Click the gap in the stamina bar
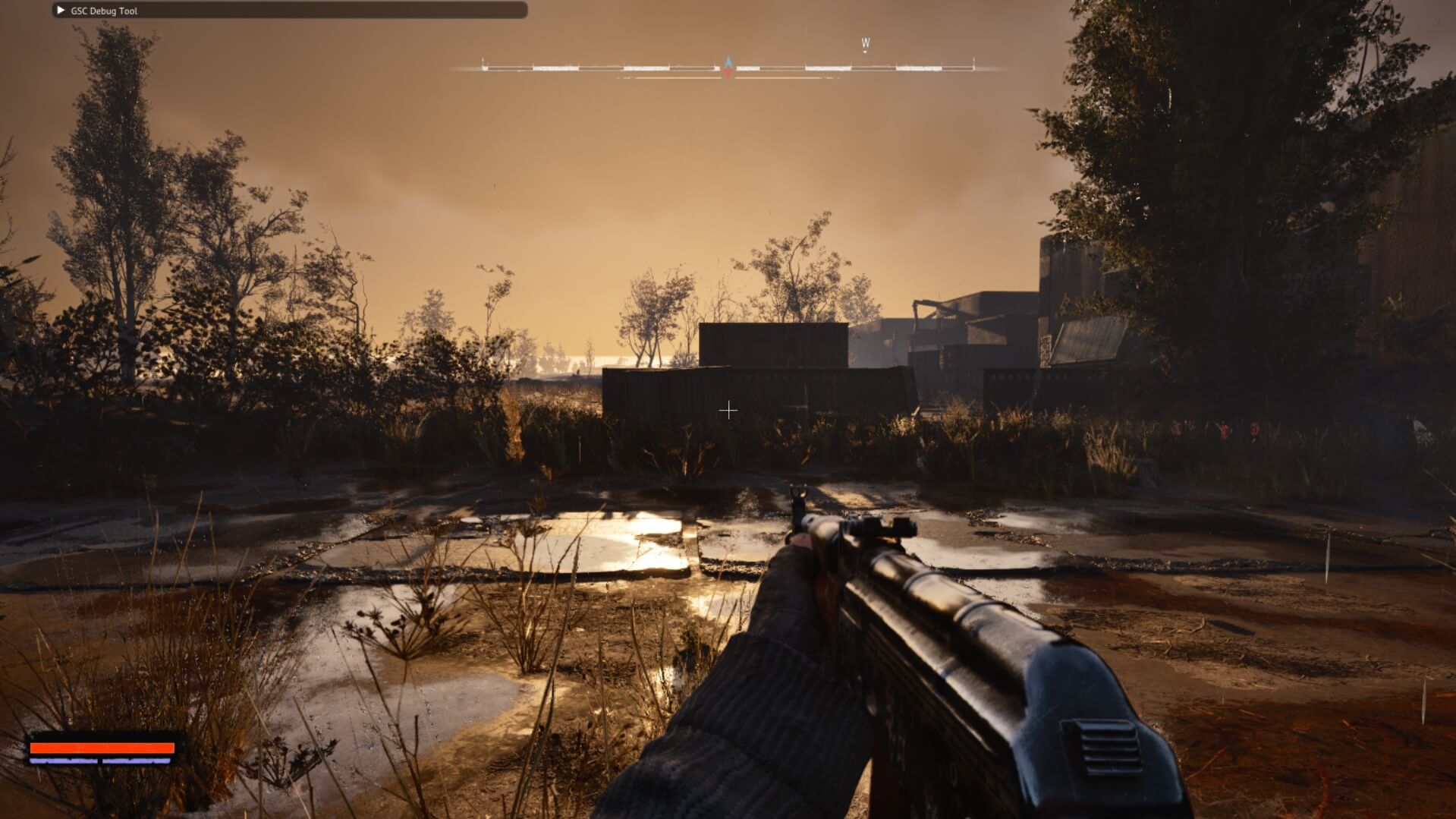 101,761
